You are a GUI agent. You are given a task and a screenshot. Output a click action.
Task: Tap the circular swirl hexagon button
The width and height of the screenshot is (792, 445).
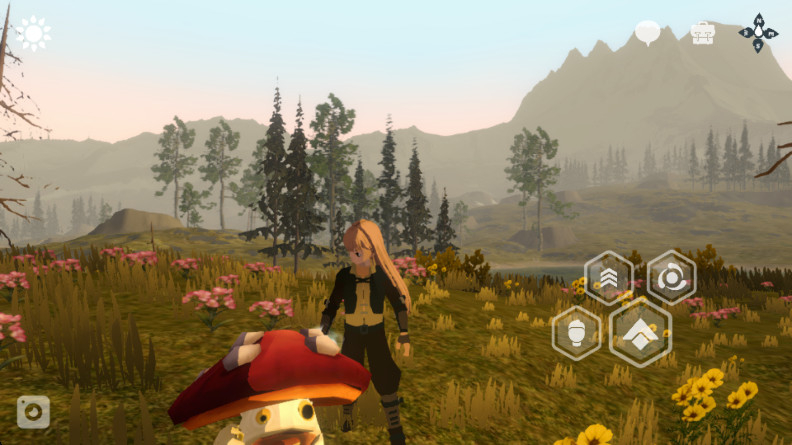tap(671, 277)
